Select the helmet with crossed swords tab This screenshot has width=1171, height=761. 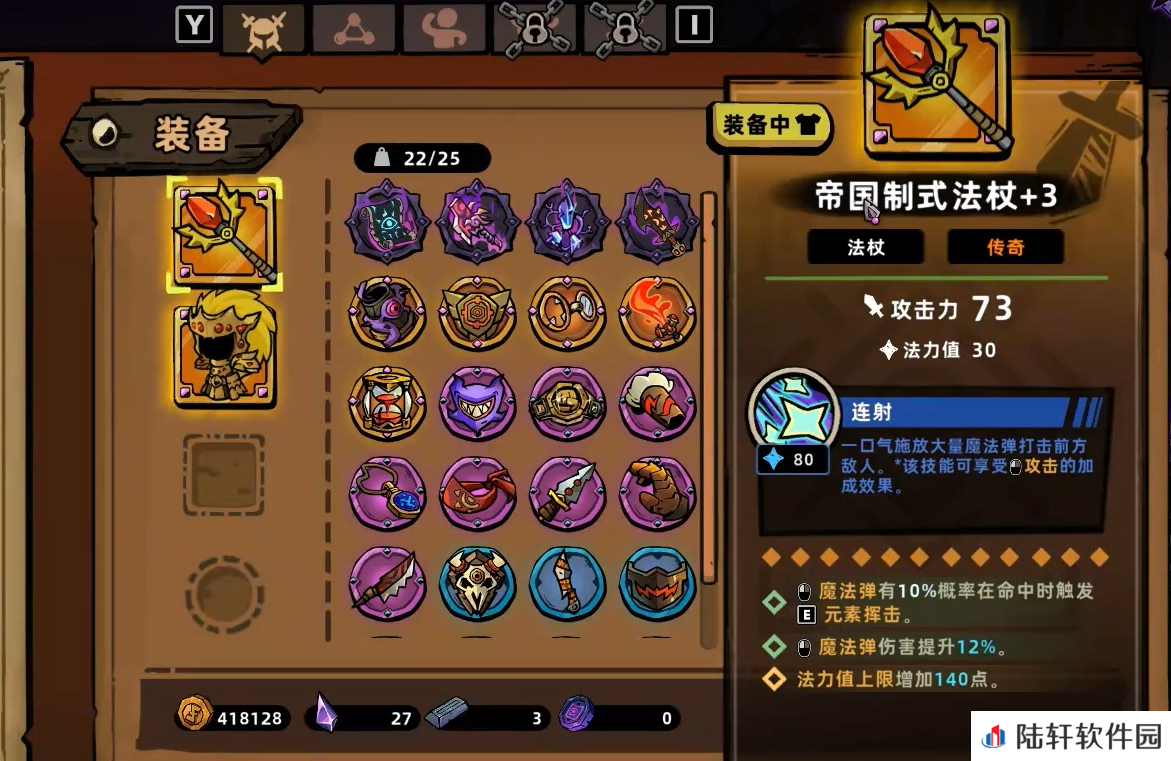click(x=263, y=28)
